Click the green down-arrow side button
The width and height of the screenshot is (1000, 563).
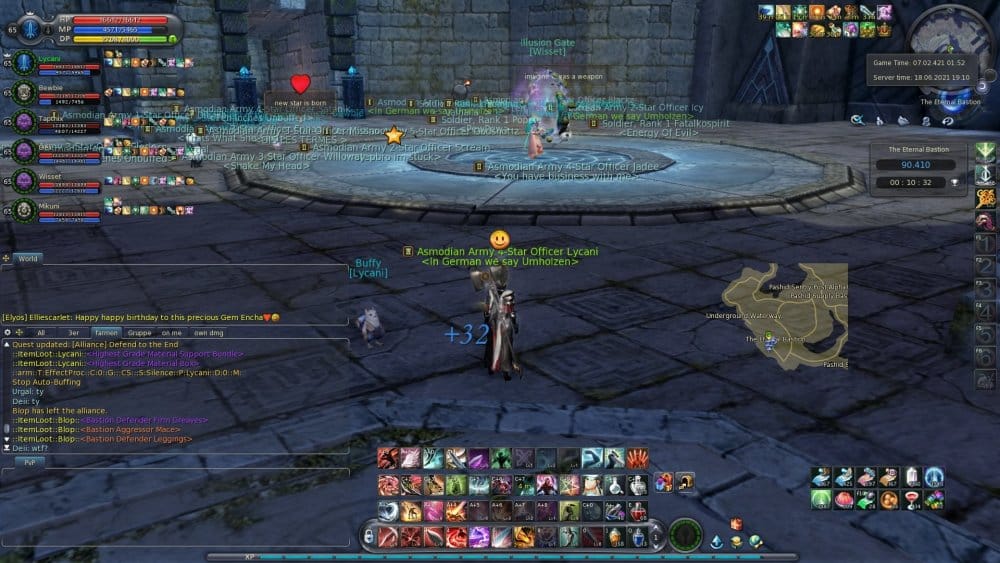pos(985,152)
